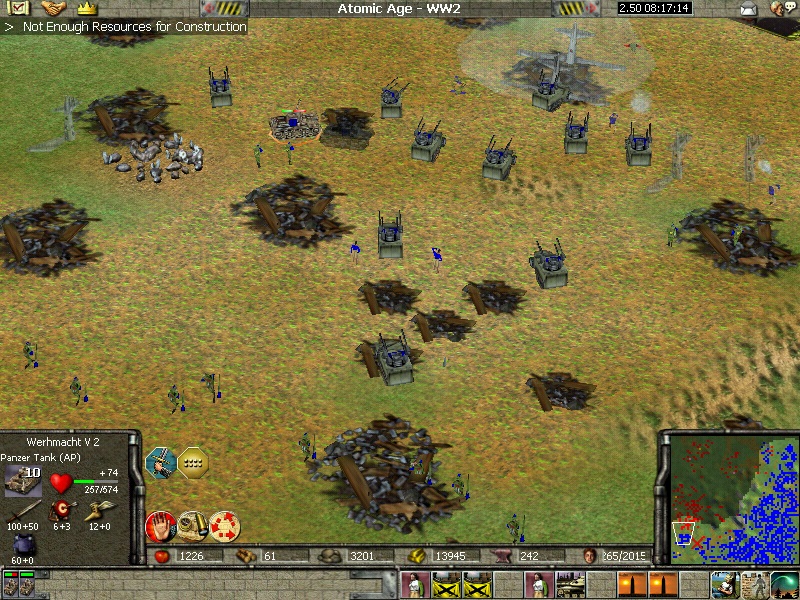Choose the yellow octagon formation button
The width and height of the screenshot is (800, 600).
[x=193, y=461]
